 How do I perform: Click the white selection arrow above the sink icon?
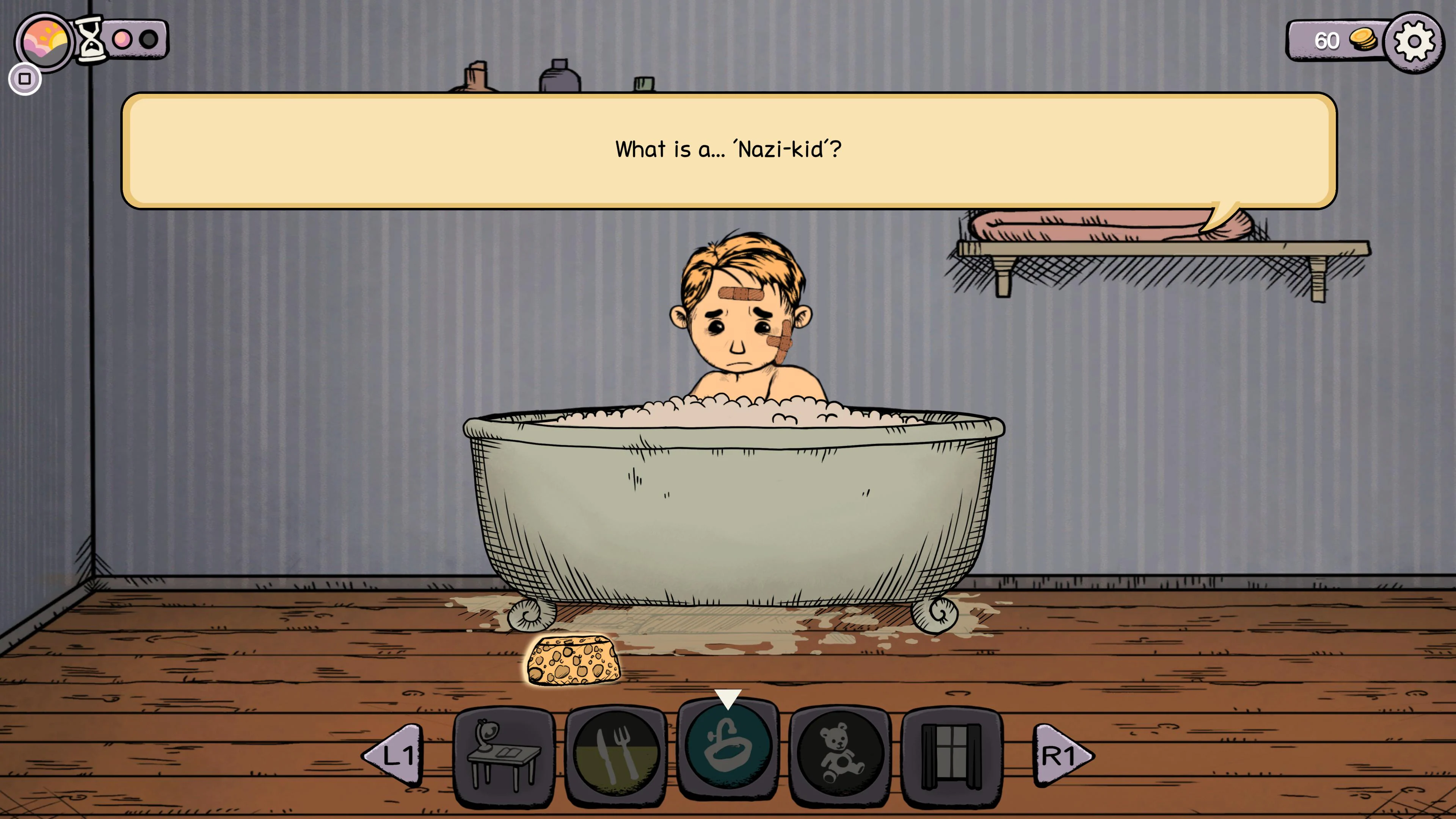[x=728, y=698]
